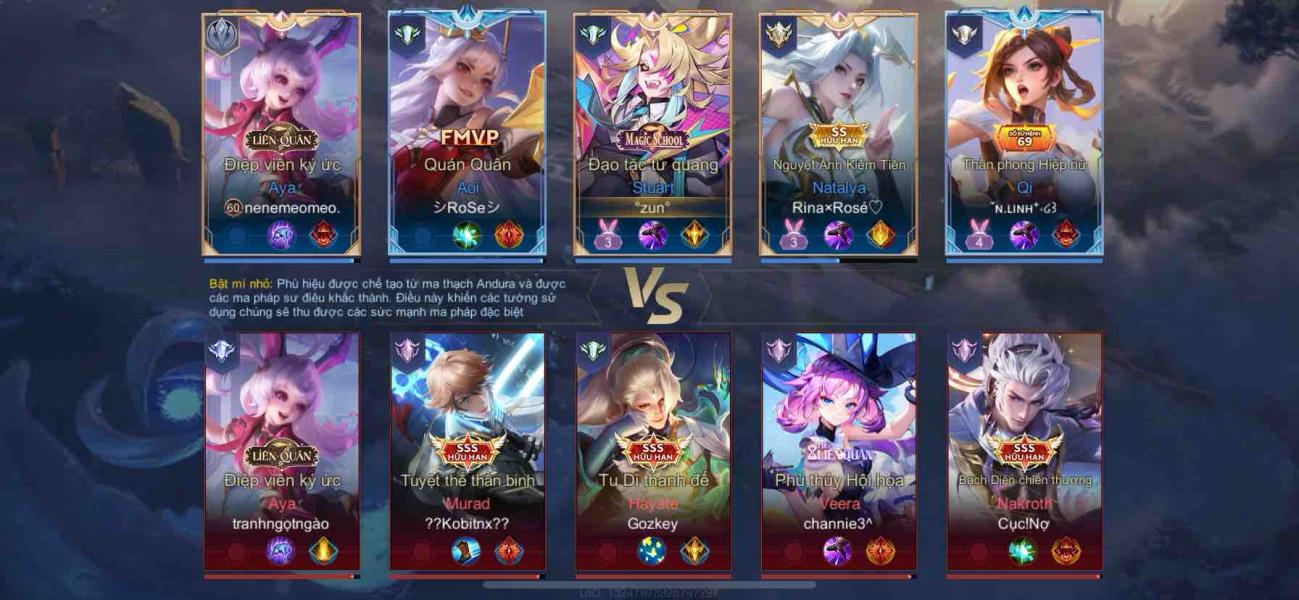Choose Gozkey's Hayate card

coord(653,452)
